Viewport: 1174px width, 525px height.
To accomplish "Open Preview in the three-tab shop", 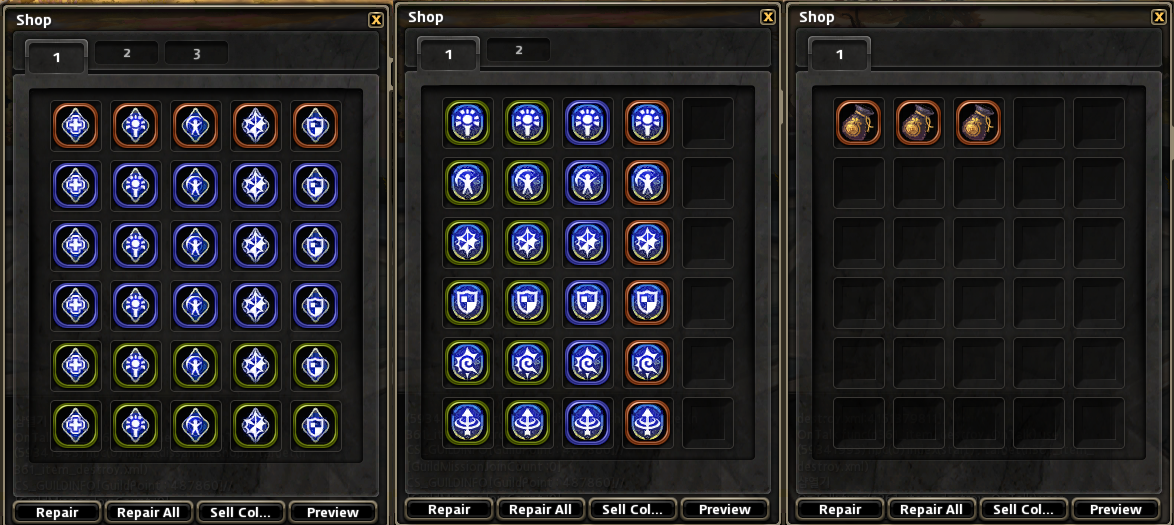I will [x=333, y=513].
